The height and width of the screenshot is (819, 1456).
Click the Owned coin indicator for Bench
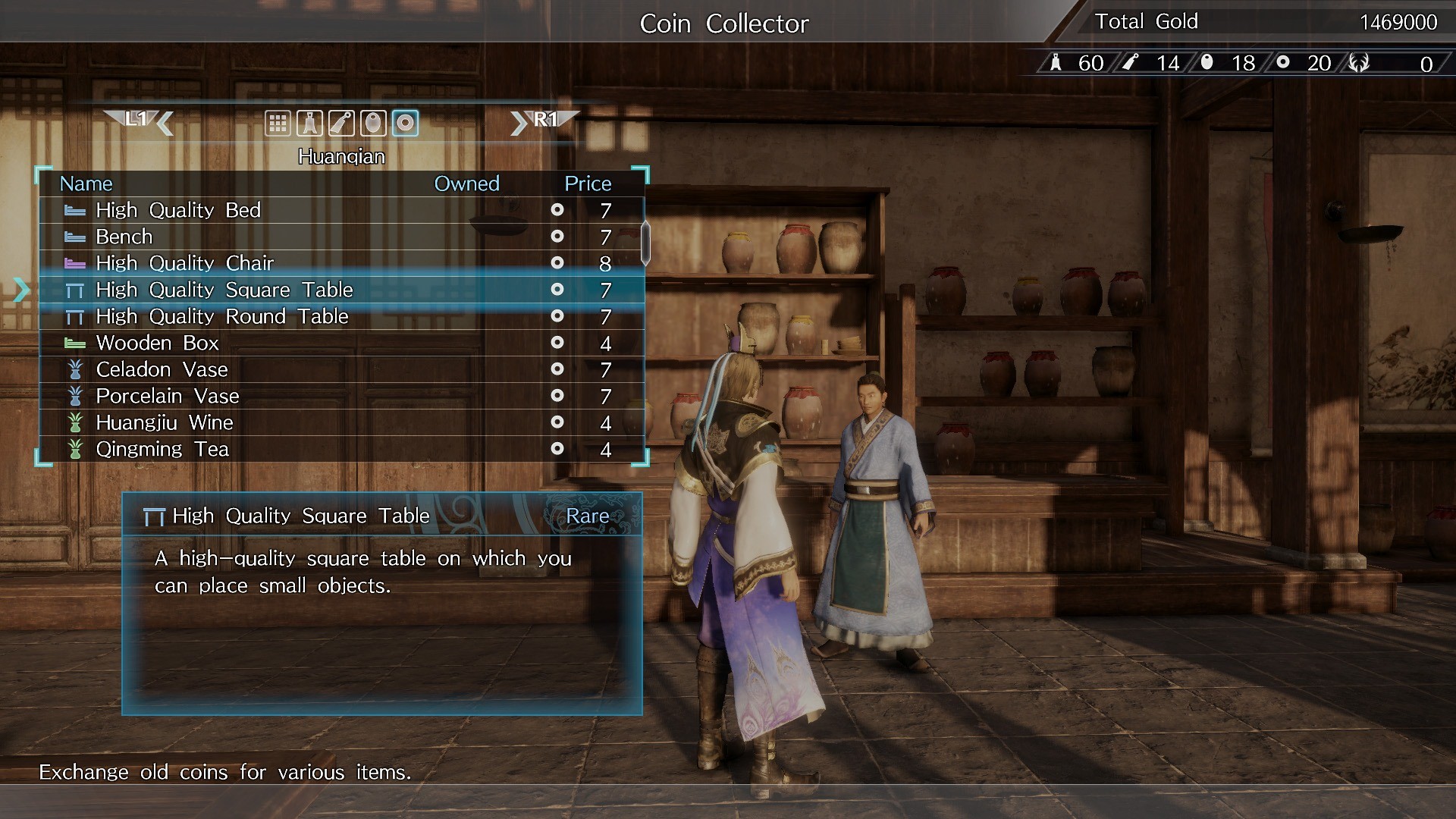pos(558,237)
